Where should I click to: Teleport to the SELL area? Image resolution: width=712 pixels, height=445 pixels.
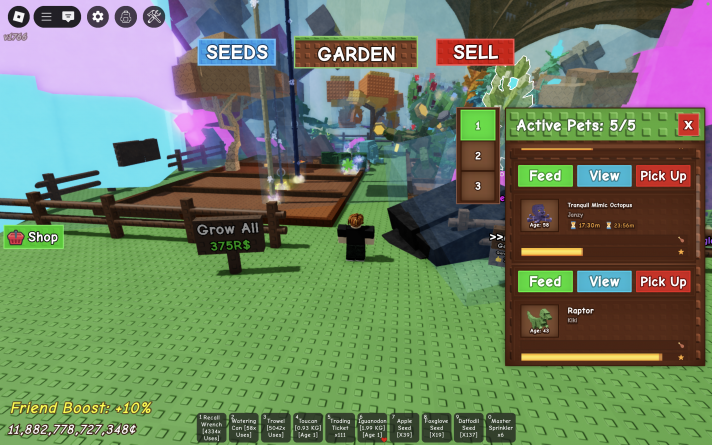click(x=475, y=53)
